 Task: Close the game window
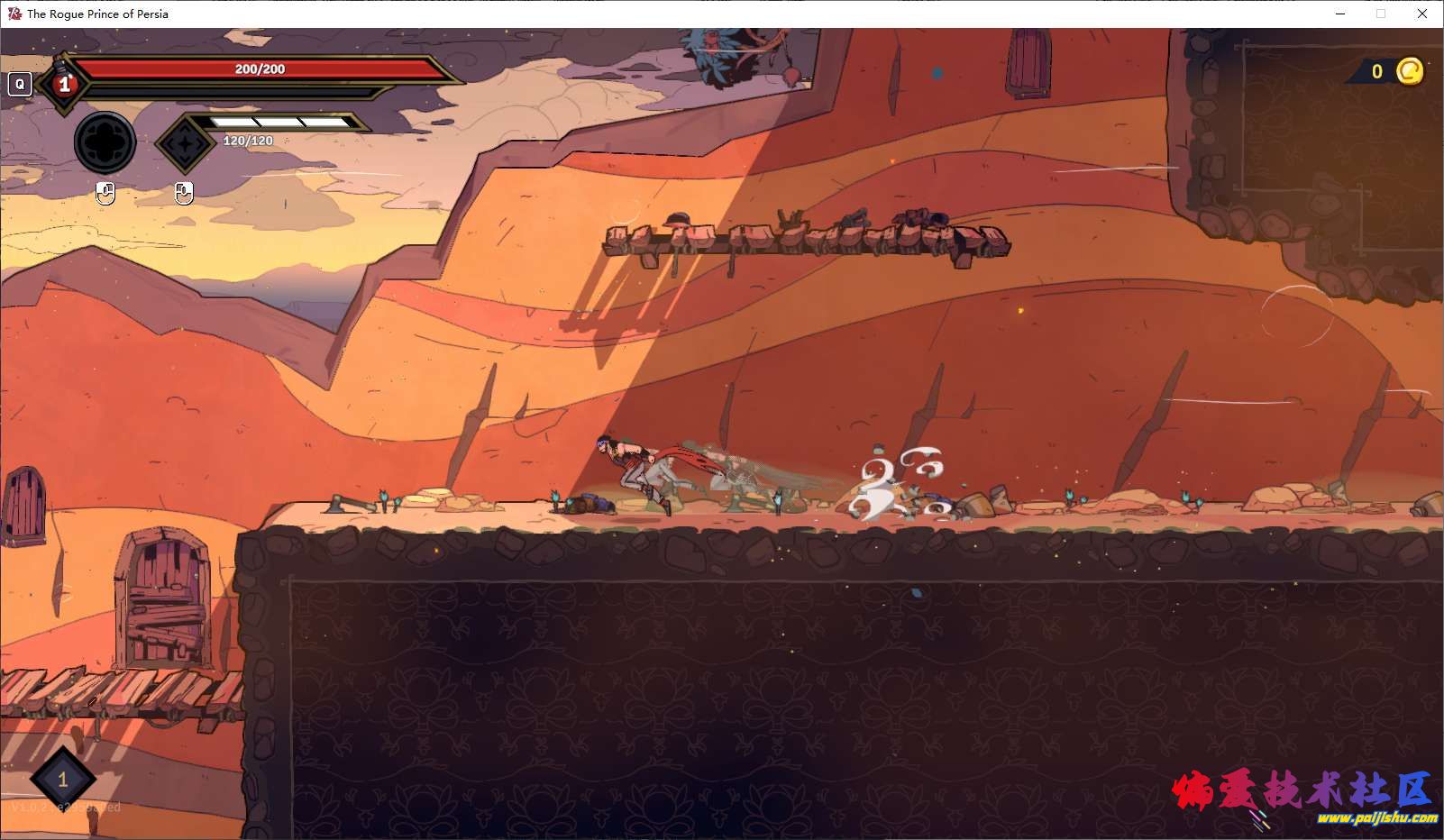[x=1421, y=14]
